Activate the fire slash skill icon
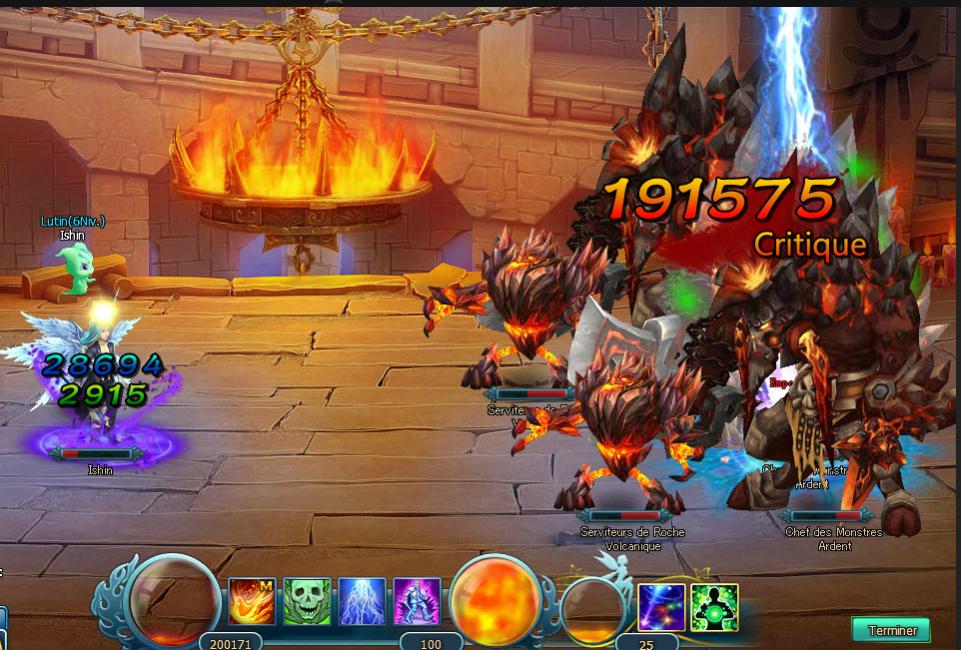The height and width of the screenshot is (650, 961). click(x=251, y=601)
